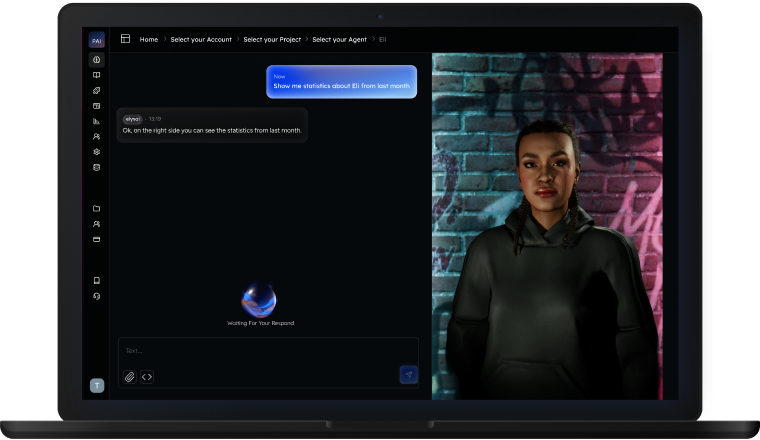Click the PAI logo in the sidebar
The width and height of the screenshot is (760, 440).
(97, 41)
